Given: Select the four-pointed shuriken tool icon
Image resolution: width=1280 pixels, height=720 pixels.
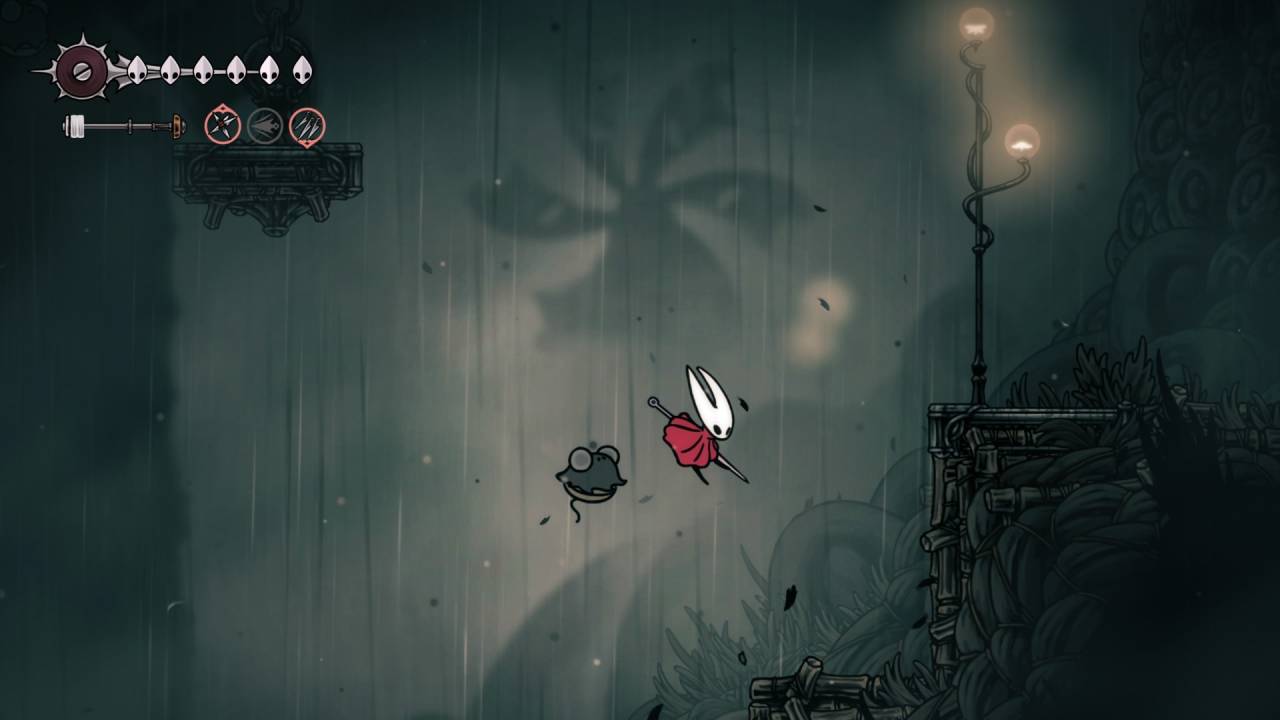Looking at the screenshot, I should (x=222, y=127).
